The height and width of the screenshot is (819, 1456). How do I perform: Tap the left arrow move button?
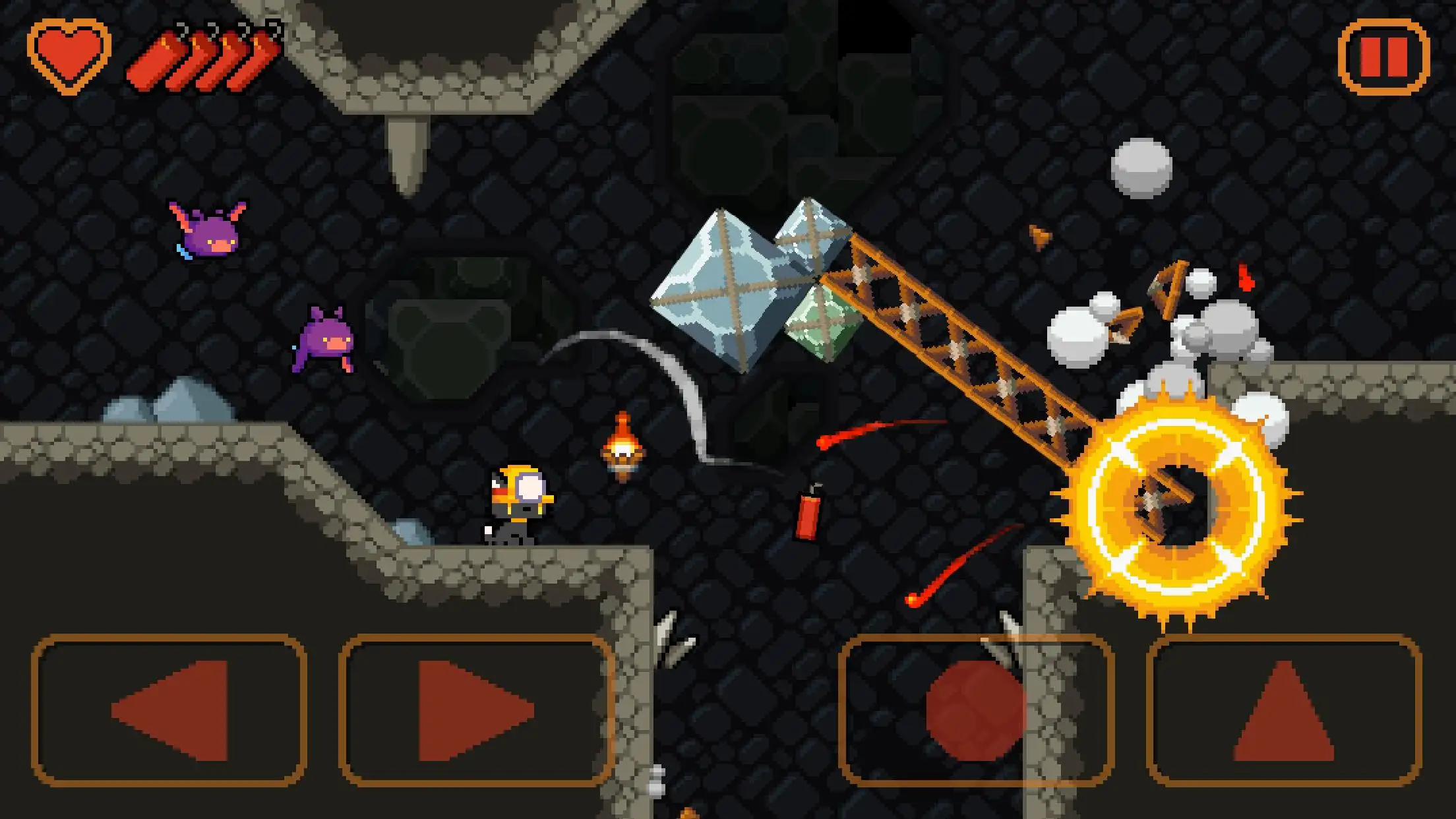coord(169,711)
